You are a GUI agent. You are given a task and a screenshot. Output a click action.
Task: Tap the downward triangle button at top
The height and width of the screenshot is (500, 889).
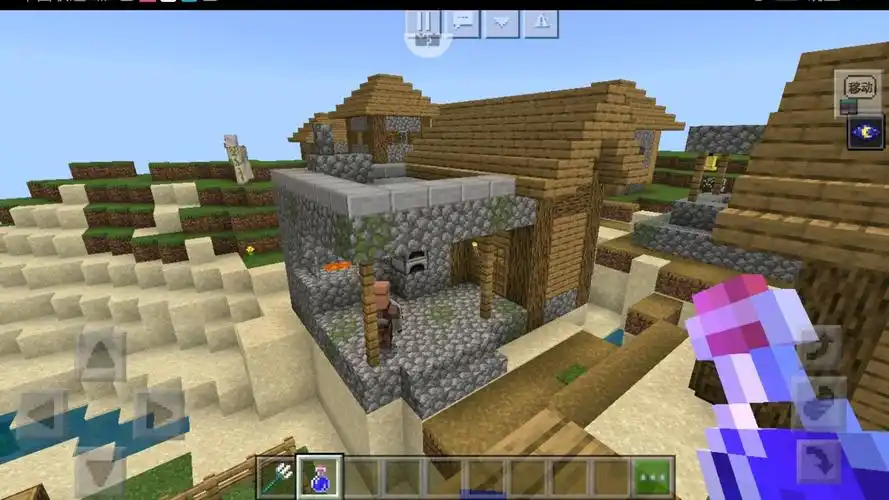click(502, 21)
